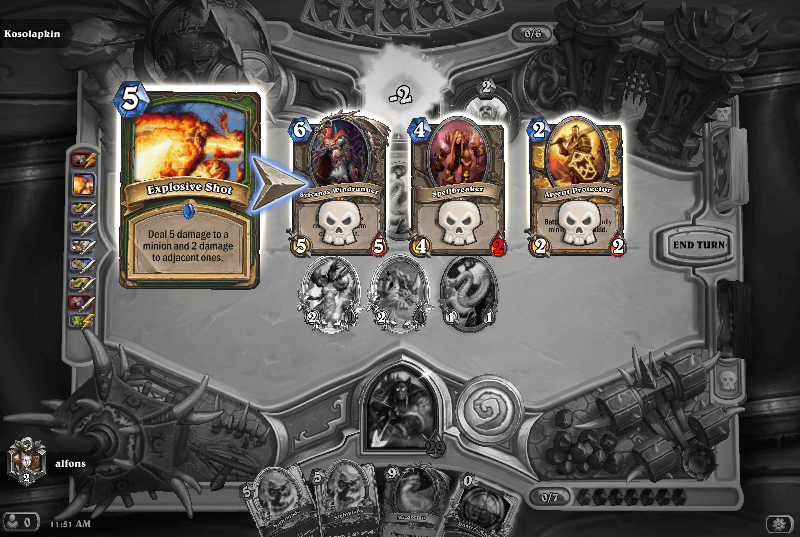Image resolution: width=800 pixels, height=537 pixels.
Task: Open the red-framed lightning history tile
Action: (84, 160)
